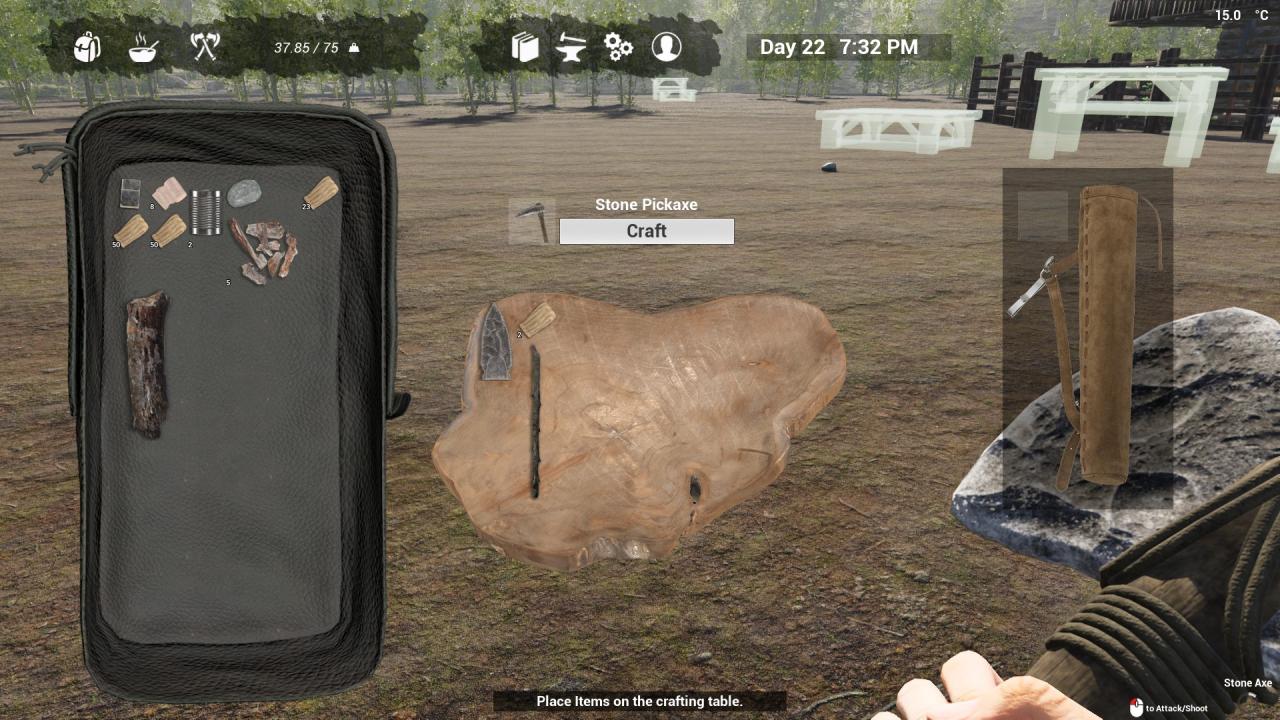This screenshot has height=720, width=1280.
Task: Select the wood stack of 23
Action: coord(321,191)
